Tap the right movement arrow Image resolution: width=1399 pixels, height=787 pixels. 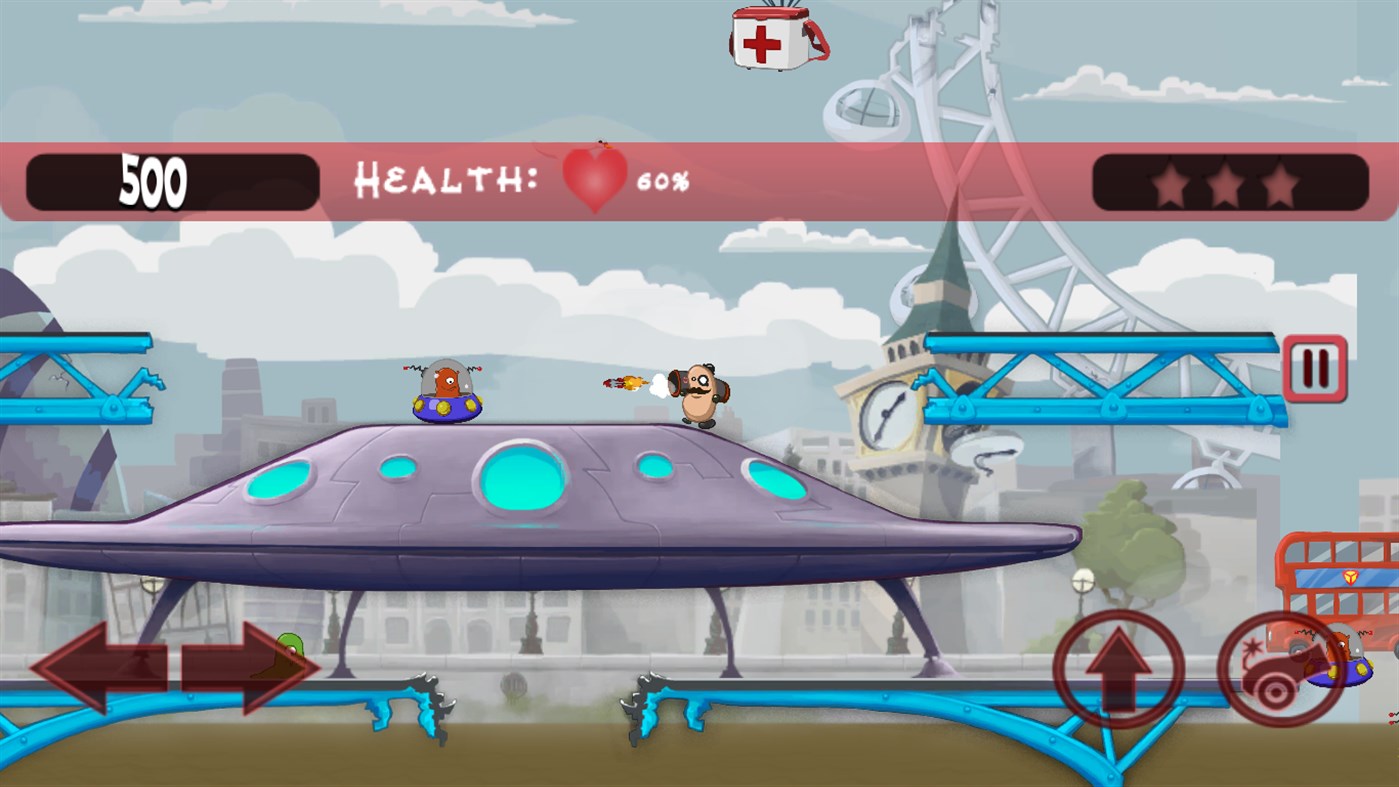[245, 665]
